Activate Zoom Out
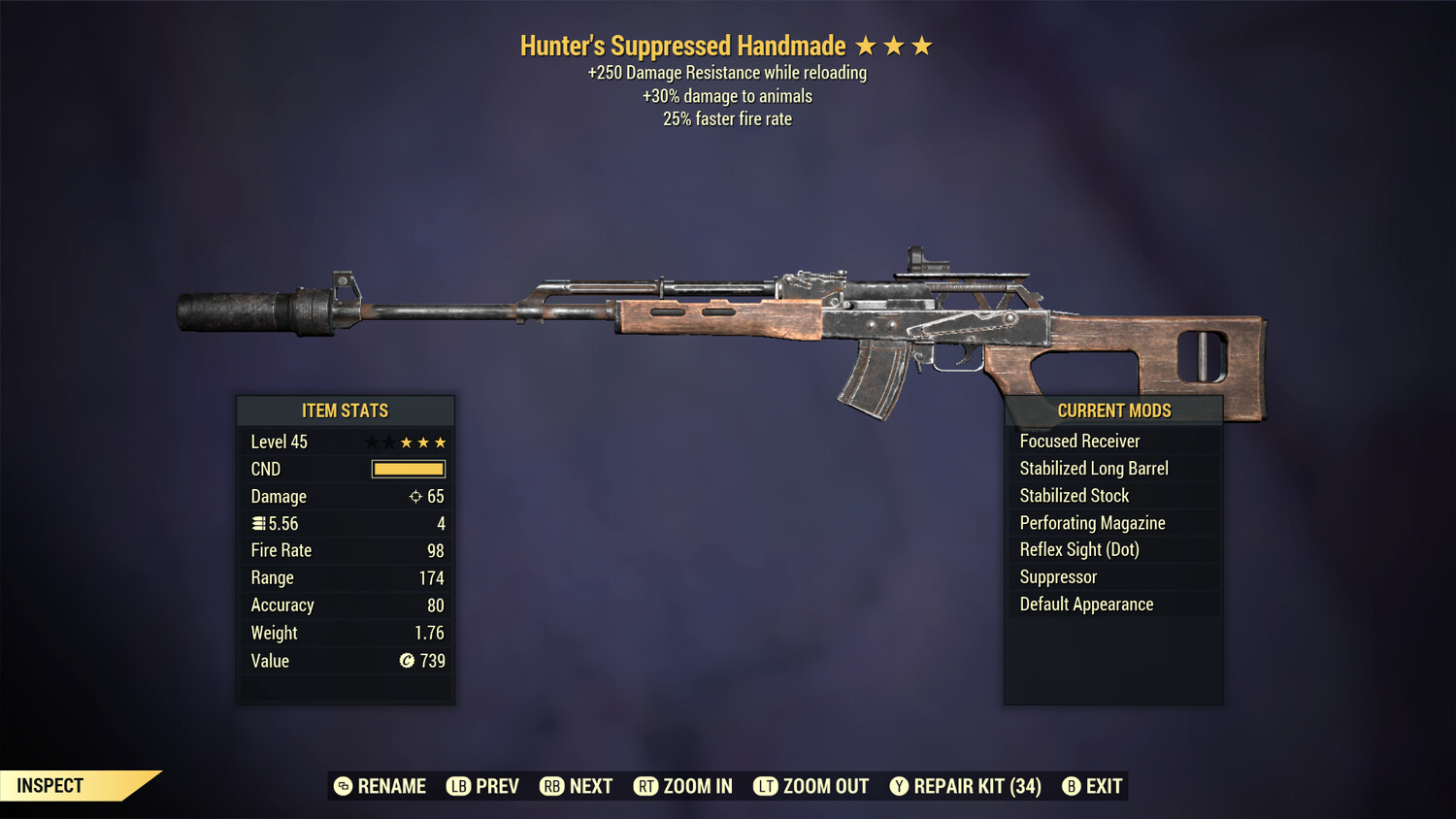Viewport: 1456px width, 819px height. point(824,786)
